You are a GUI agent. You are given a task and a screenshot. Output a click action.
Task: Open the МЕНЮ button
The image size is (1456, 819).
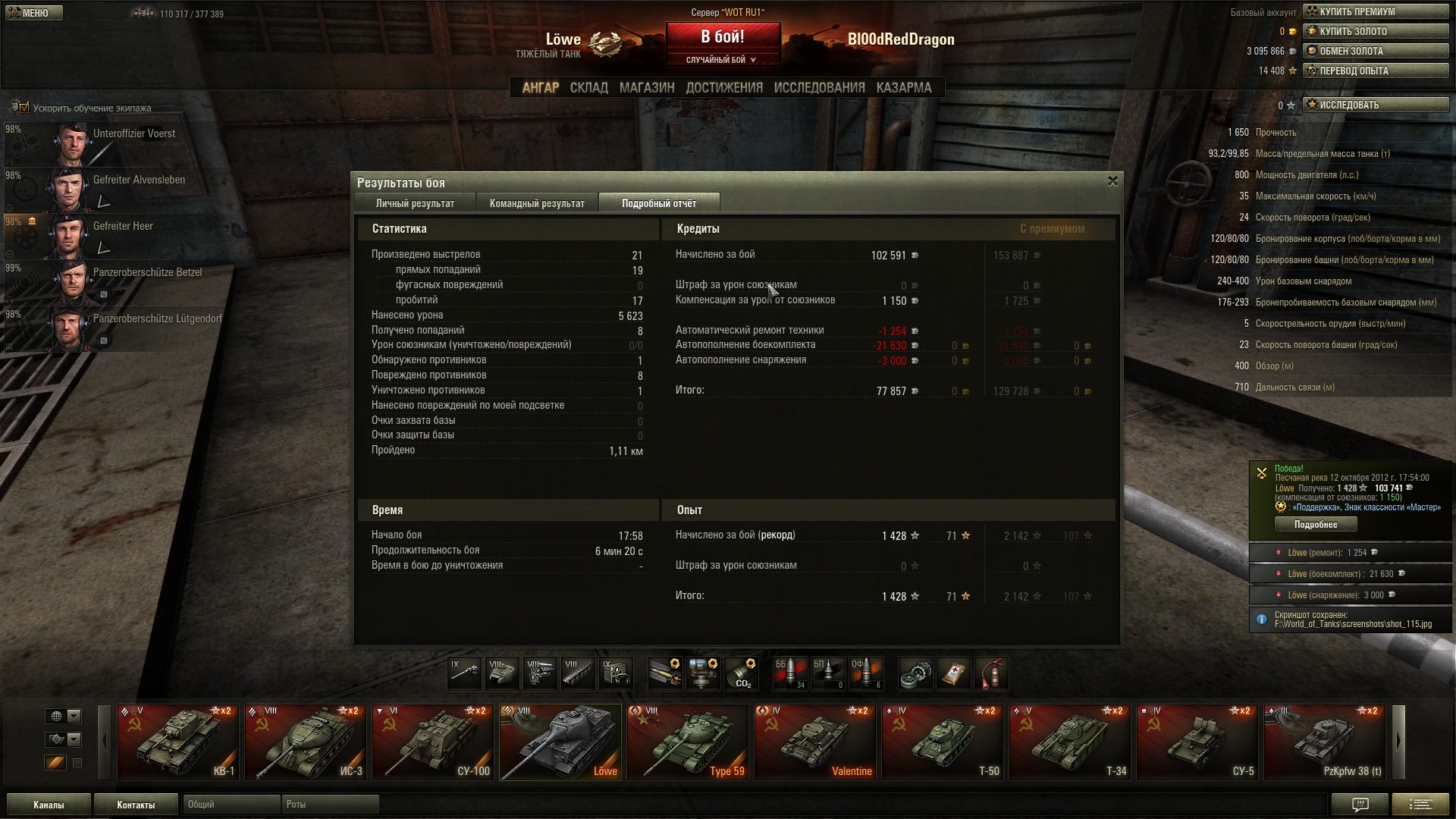[33, 13]
